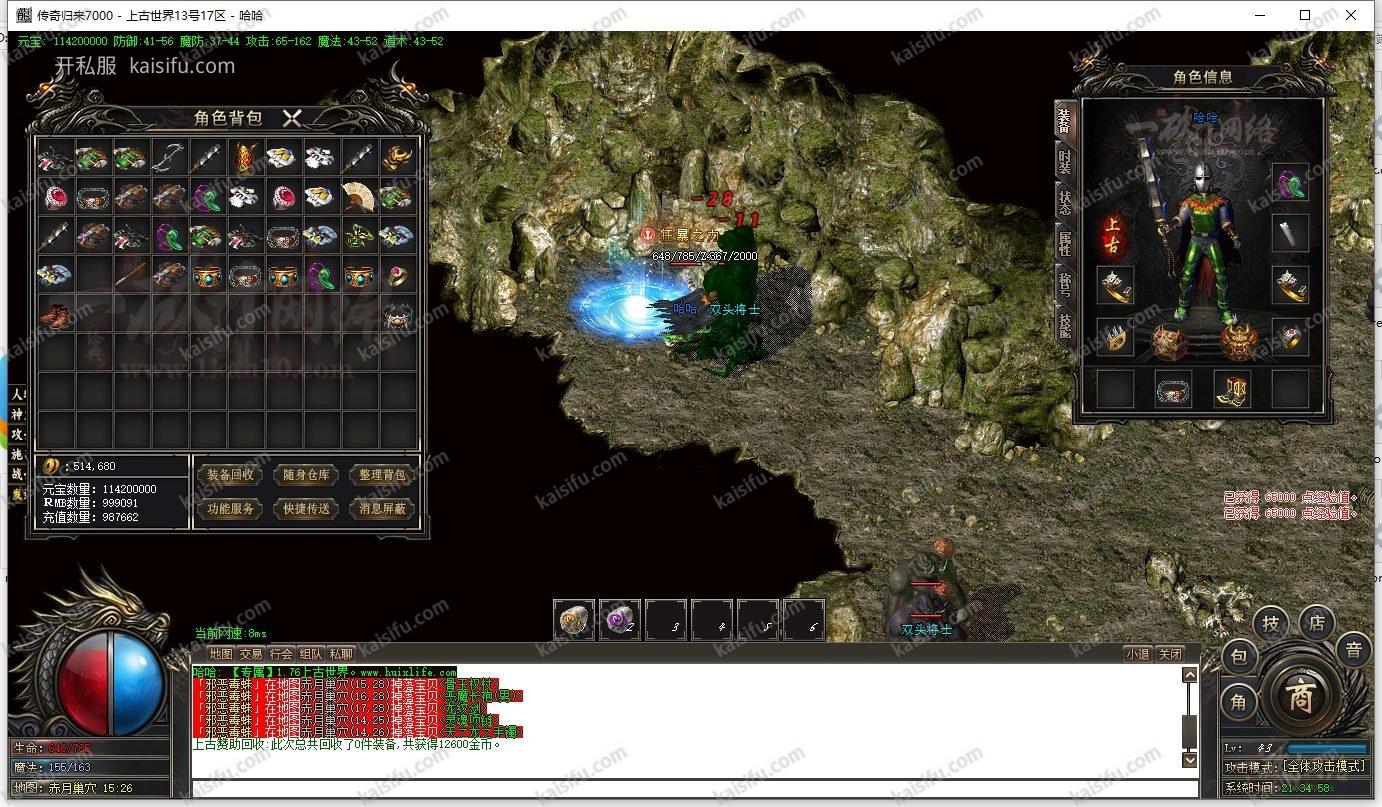Image resolution: width=1382 pixels, height=807 pixels.
Task: Select the brown boots in the bag
Action: click(54, 316)
